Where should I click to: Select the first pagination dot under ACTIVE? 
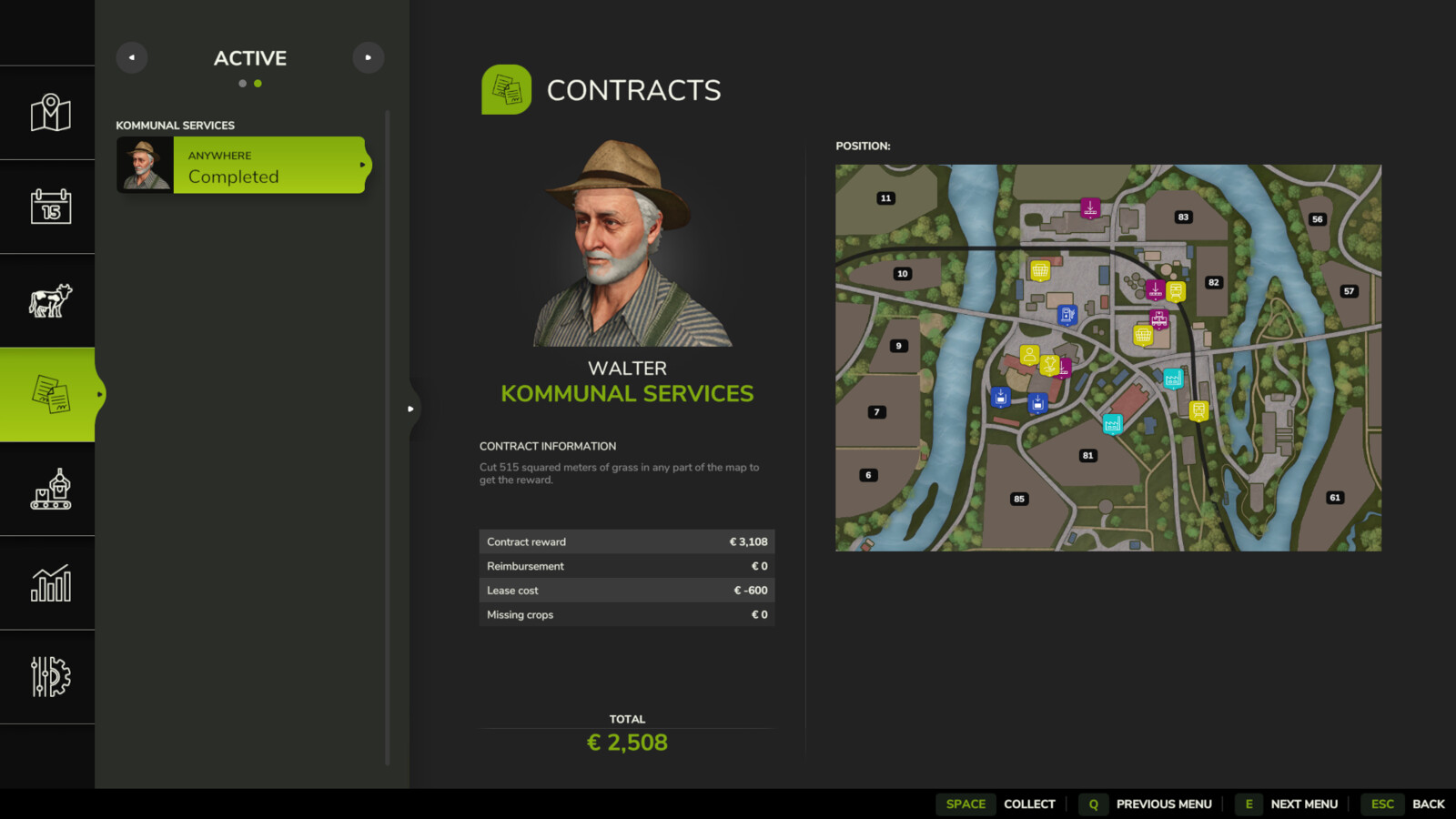[x=242, y=83]
